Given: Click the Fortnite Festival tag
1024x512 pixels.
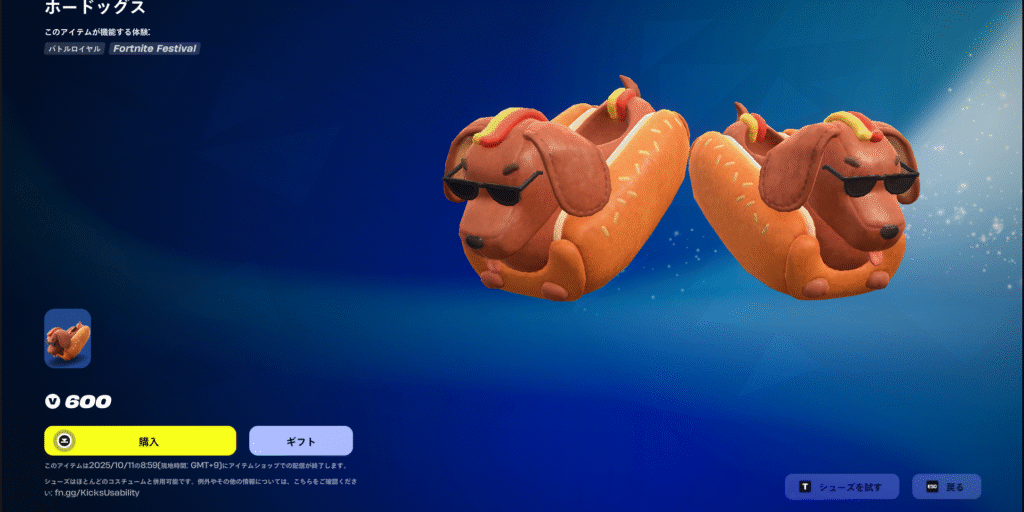Looking at the screenshot, I should click(x=154, y=48).
